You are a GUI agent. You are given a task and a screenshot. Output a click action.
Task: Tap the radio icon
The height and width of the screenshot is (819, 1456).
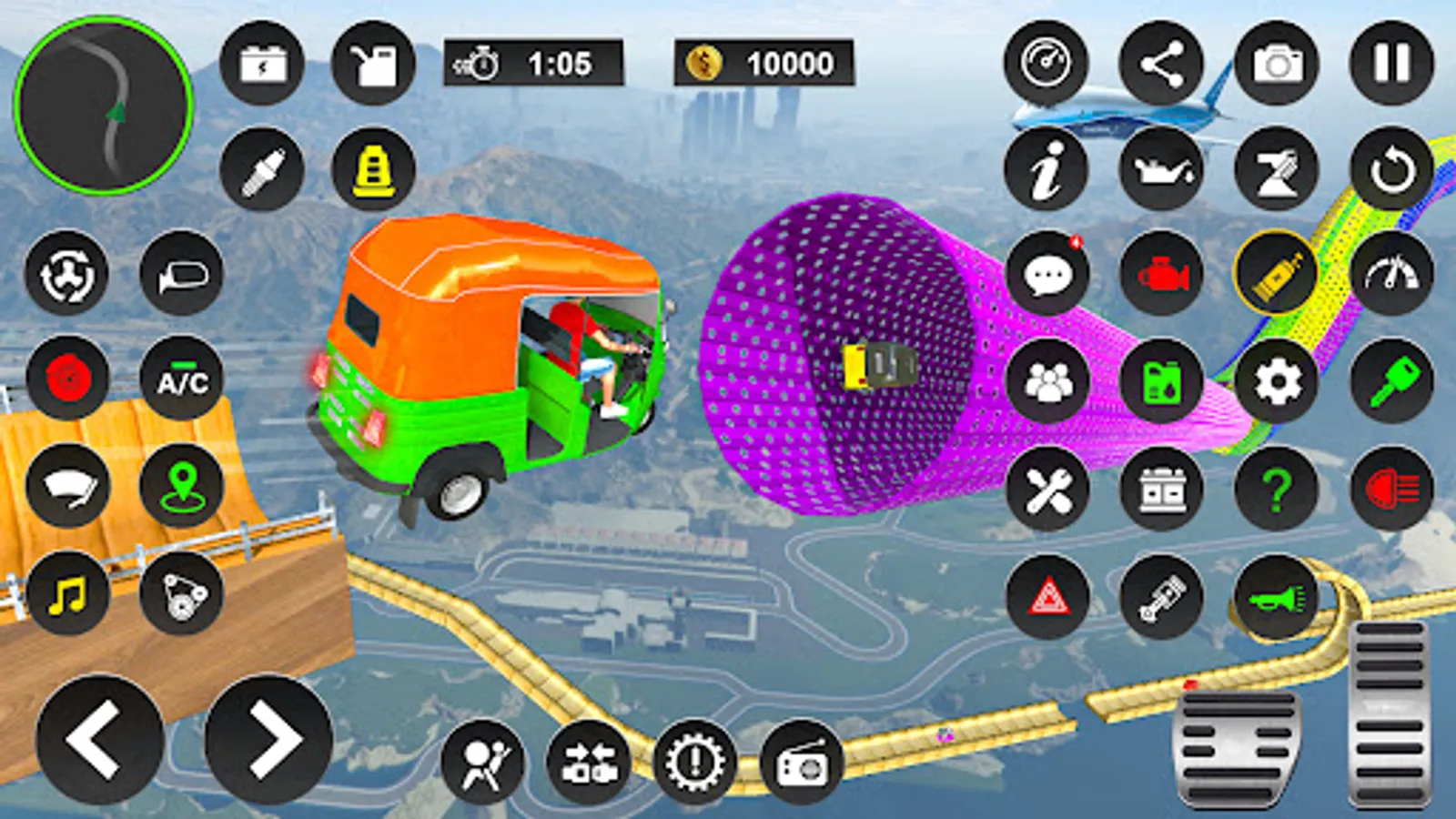coord(801,763)
